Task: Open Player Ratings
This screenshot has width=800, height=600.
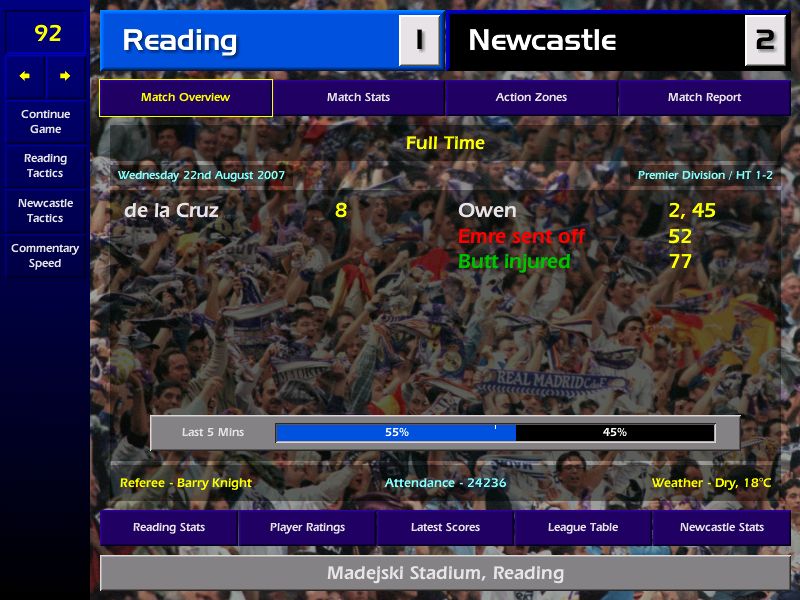Action: [307, 528]
